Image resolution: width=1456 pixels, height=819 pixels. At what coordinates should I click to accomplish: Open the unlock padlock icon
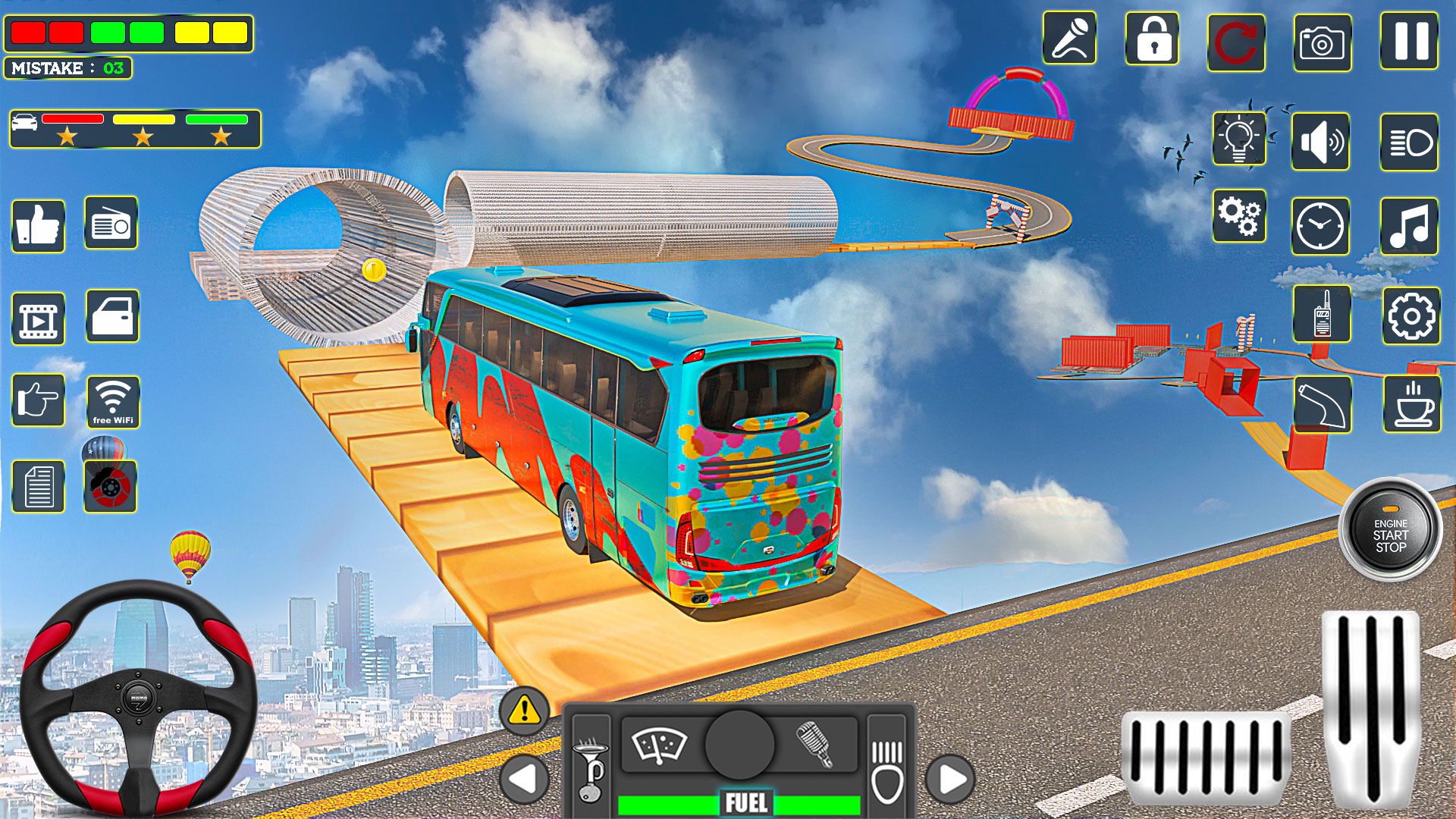(x=1153, y=39)
